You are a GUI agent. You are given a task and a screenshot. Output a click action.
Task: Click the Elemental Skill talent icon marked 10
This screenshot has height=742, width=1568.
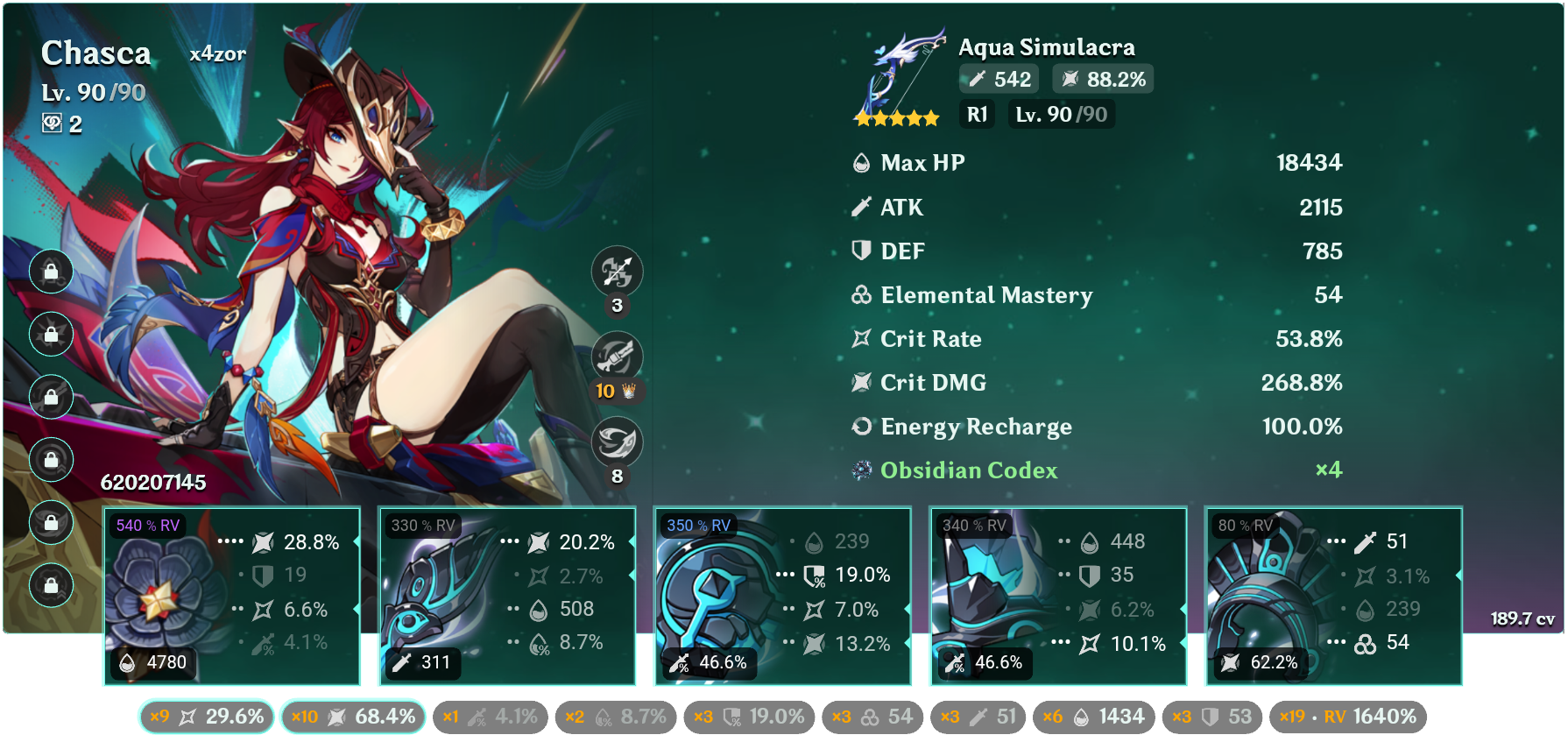click(618, 357)
